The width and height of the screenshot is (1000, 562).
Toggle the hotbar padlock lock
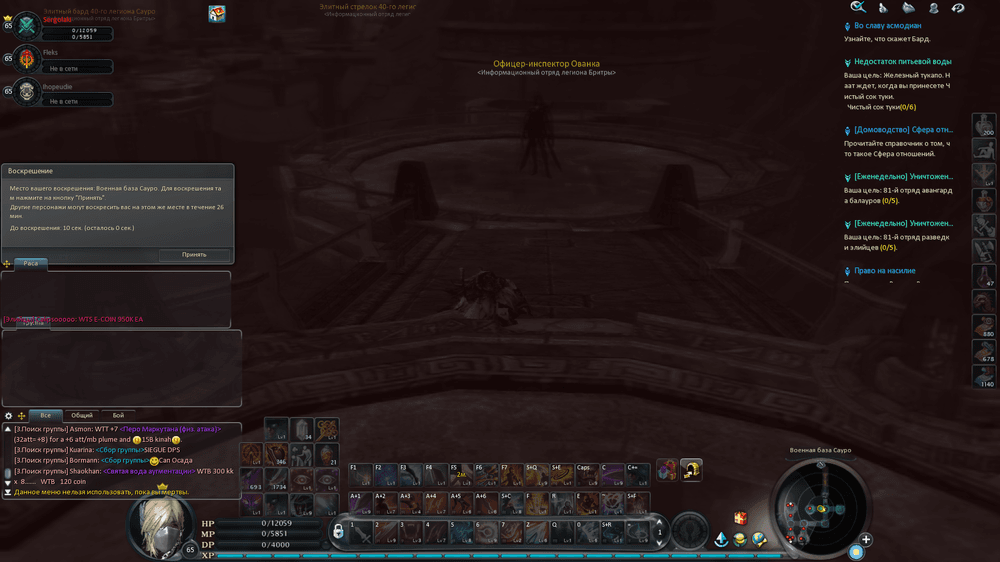point(338,531)
